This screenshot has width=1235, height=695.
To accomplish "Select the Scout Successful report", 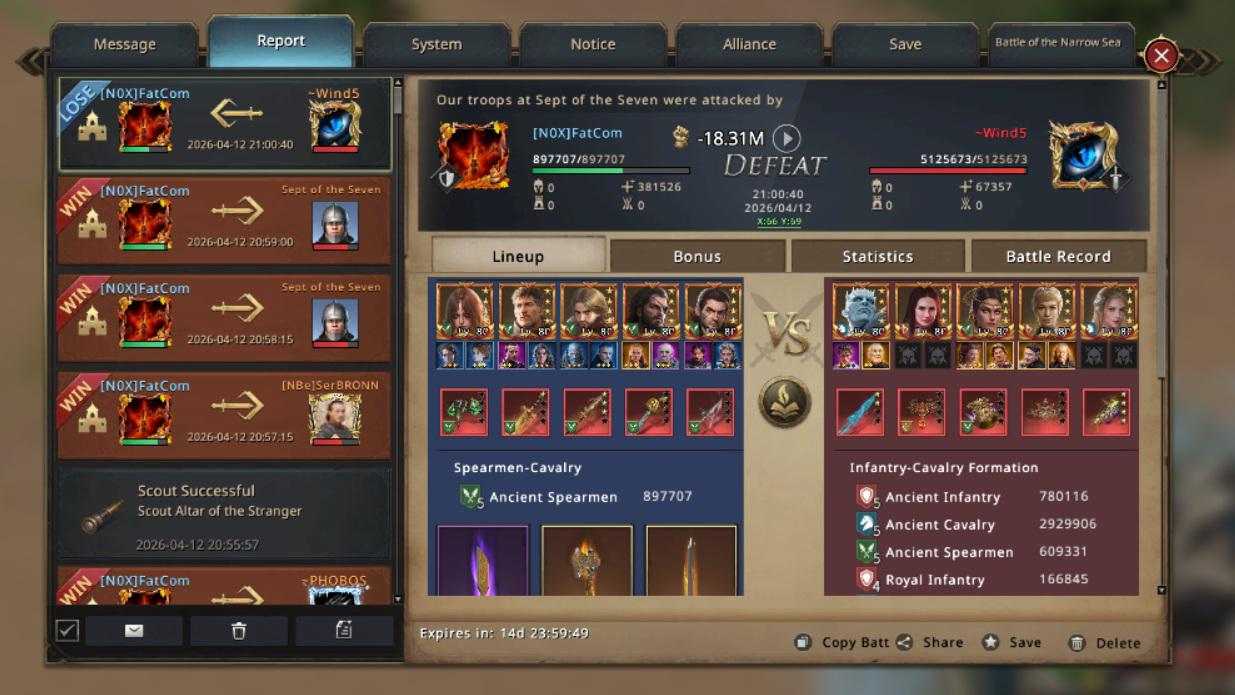I will pos(224,513).
